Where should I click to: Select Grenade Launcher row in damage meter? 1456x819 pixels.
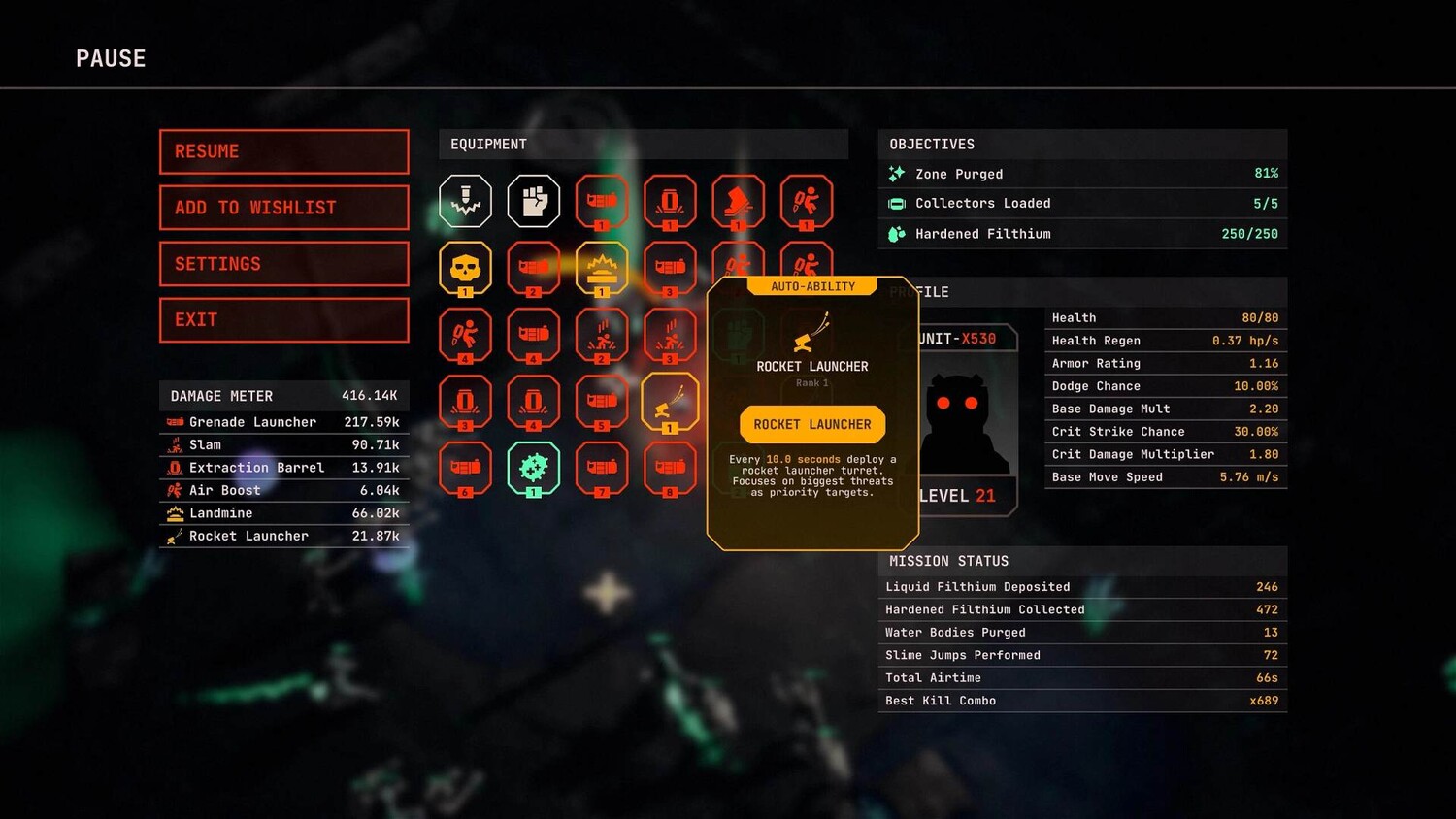283,422
